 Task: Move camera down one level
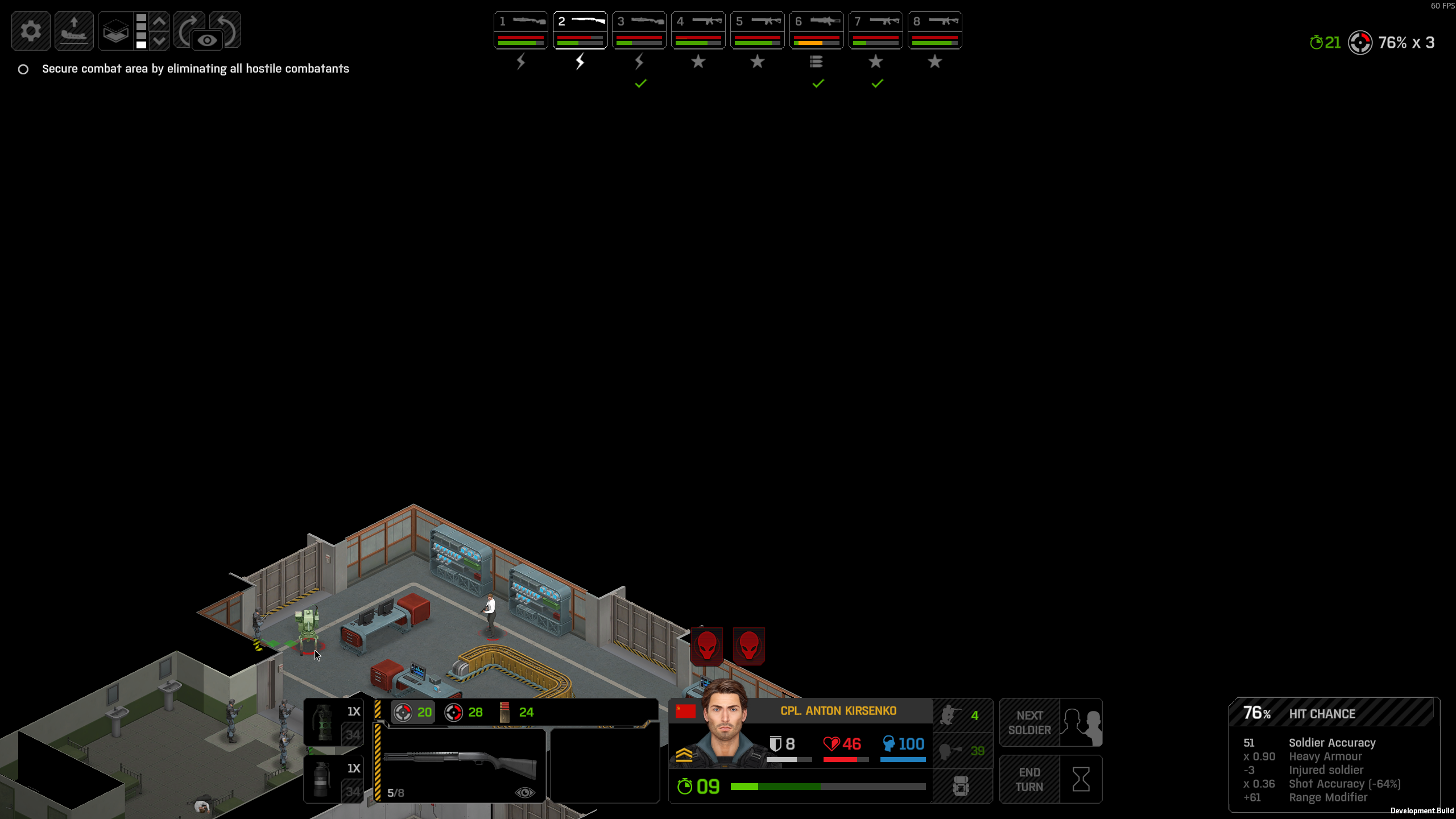(x=160, y=40)
